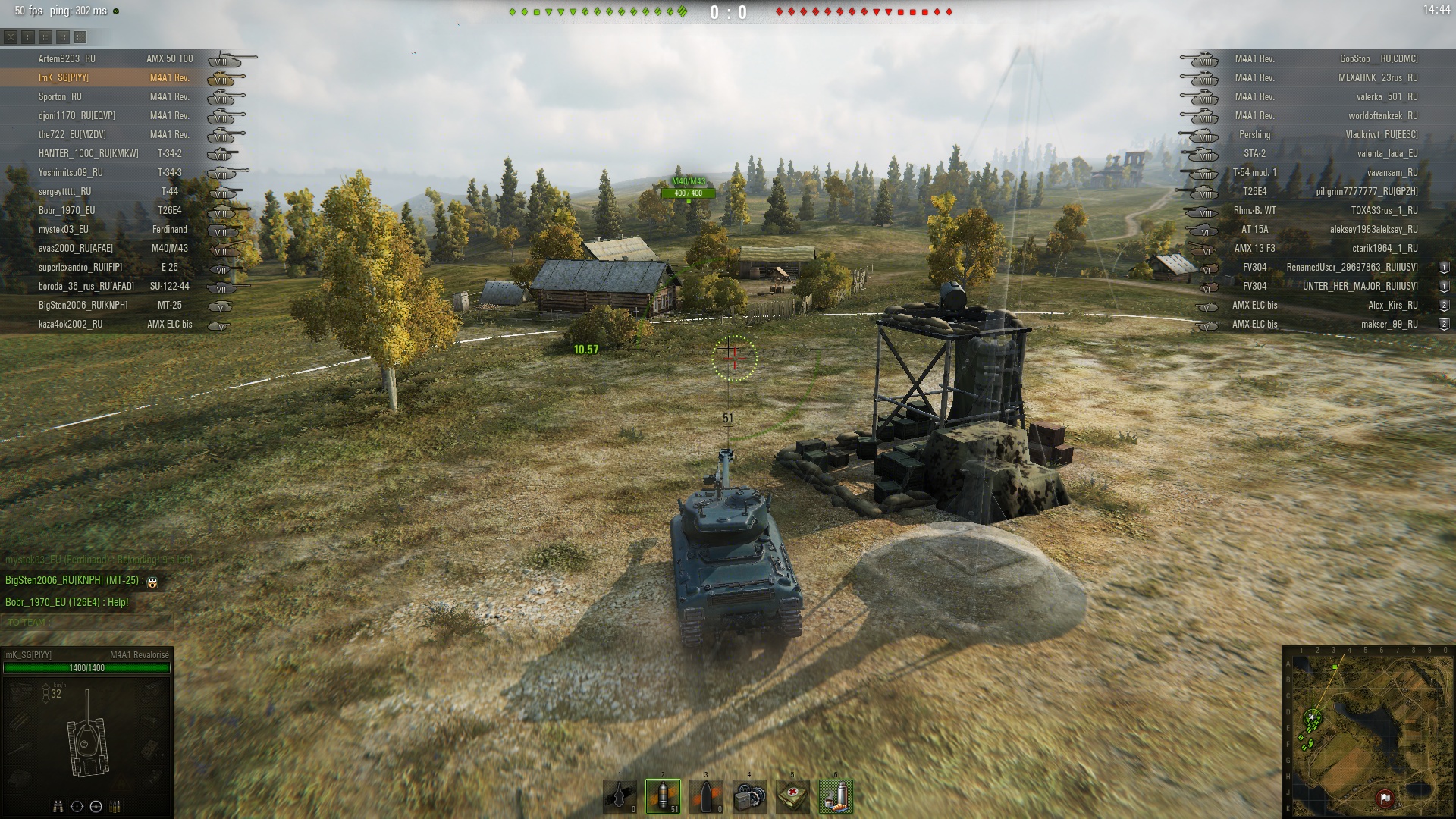The image size is (1456, 819).
Task: Hide the team panel with the X button
Action: click(11, 36)
